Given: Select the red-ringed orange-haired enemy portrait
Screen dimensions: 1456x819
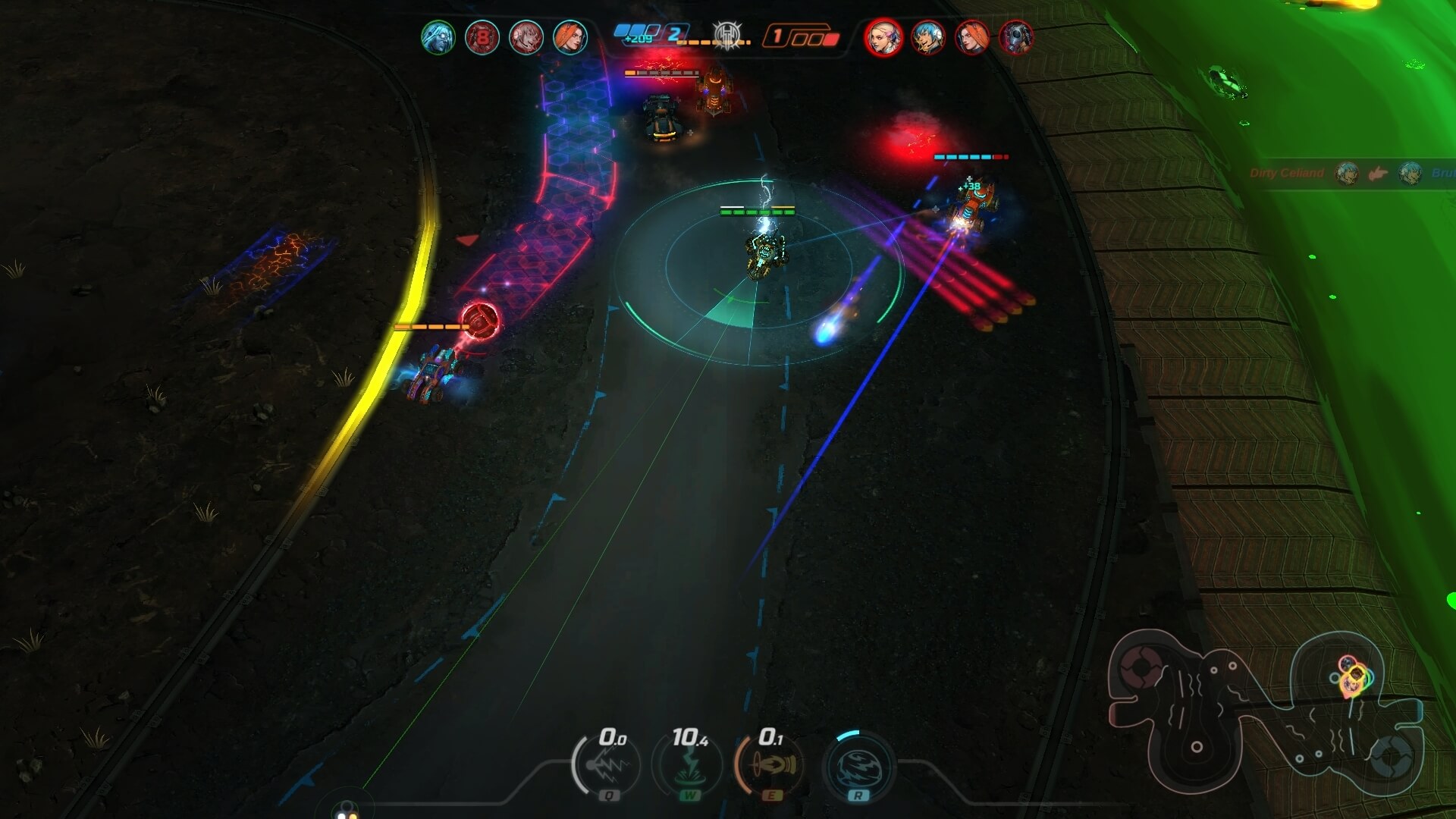Looking at the screenshot, I should click(971, 37).
